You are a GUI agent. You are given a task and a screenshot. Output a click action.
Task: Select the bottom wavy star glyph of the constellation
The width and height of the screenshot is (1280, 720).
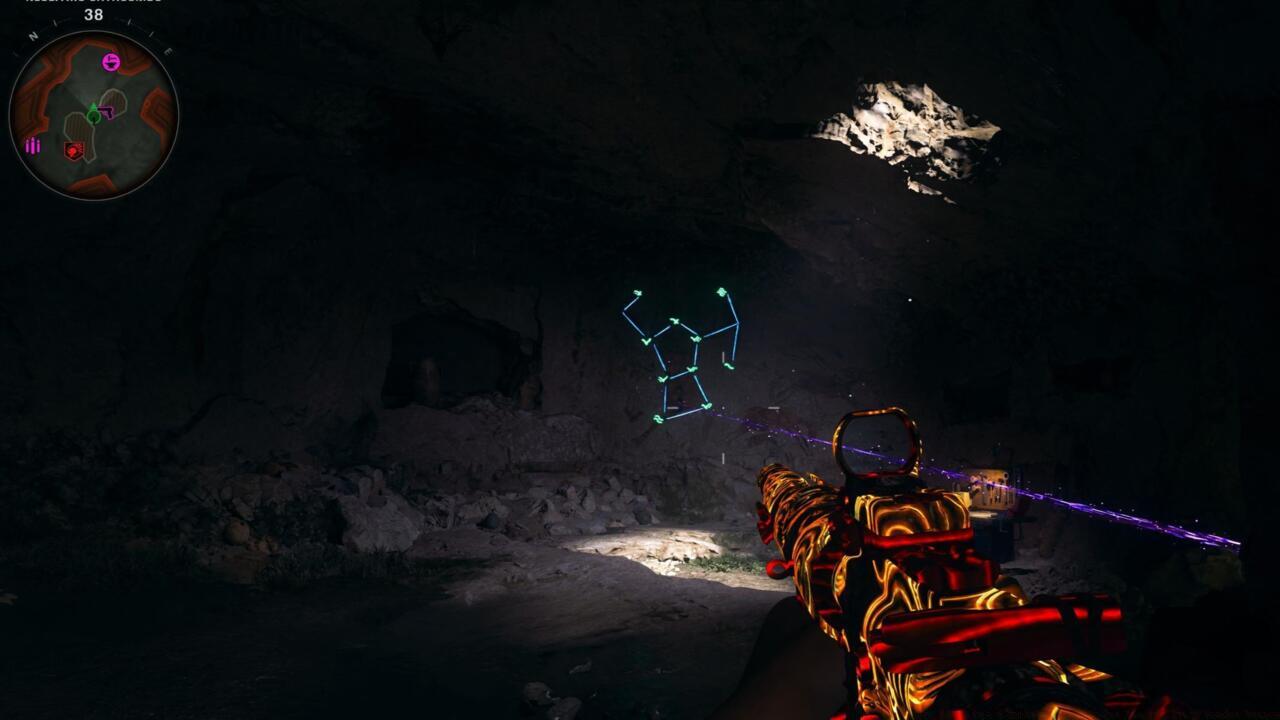click(x=657, y=417)
